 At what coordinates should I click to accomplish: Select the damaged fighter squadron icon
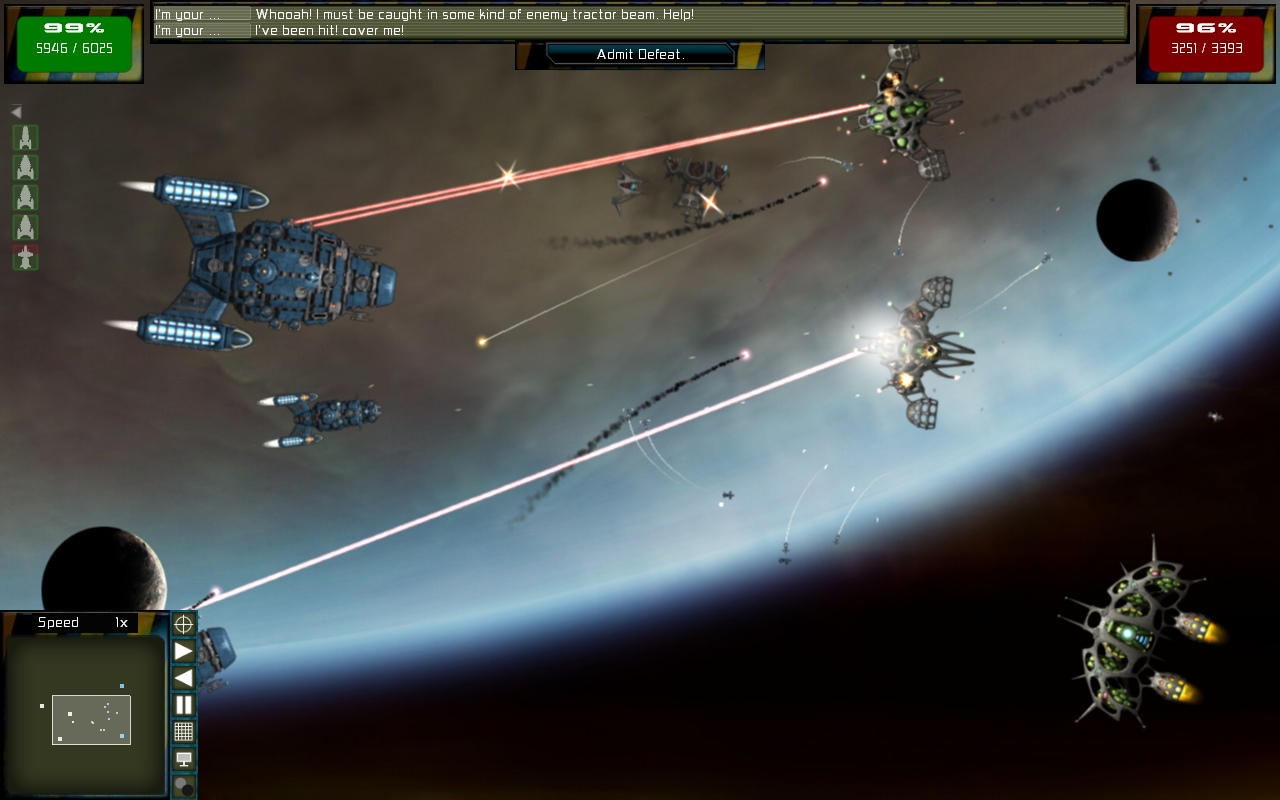(x=25, y=258)
